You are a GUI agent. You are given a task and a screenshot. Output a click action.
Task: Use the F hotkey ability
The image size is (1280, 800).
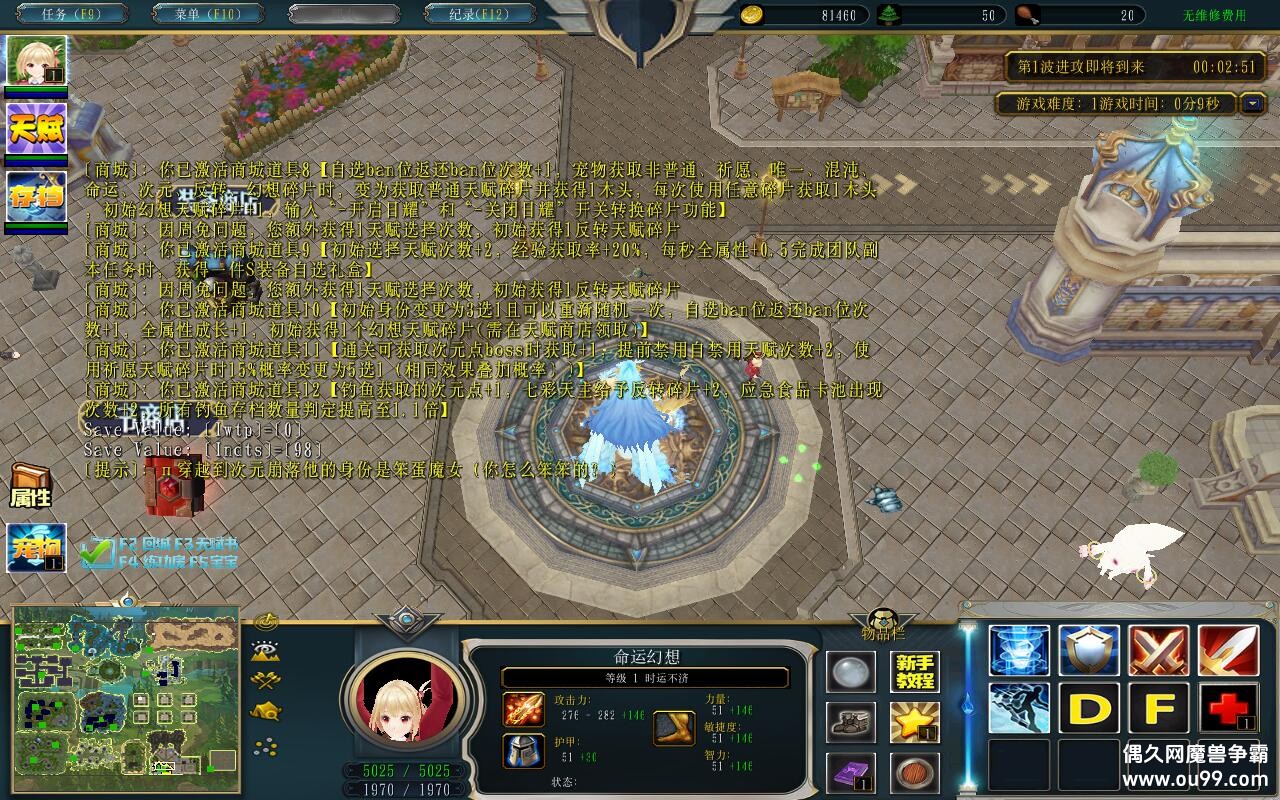1158,708
